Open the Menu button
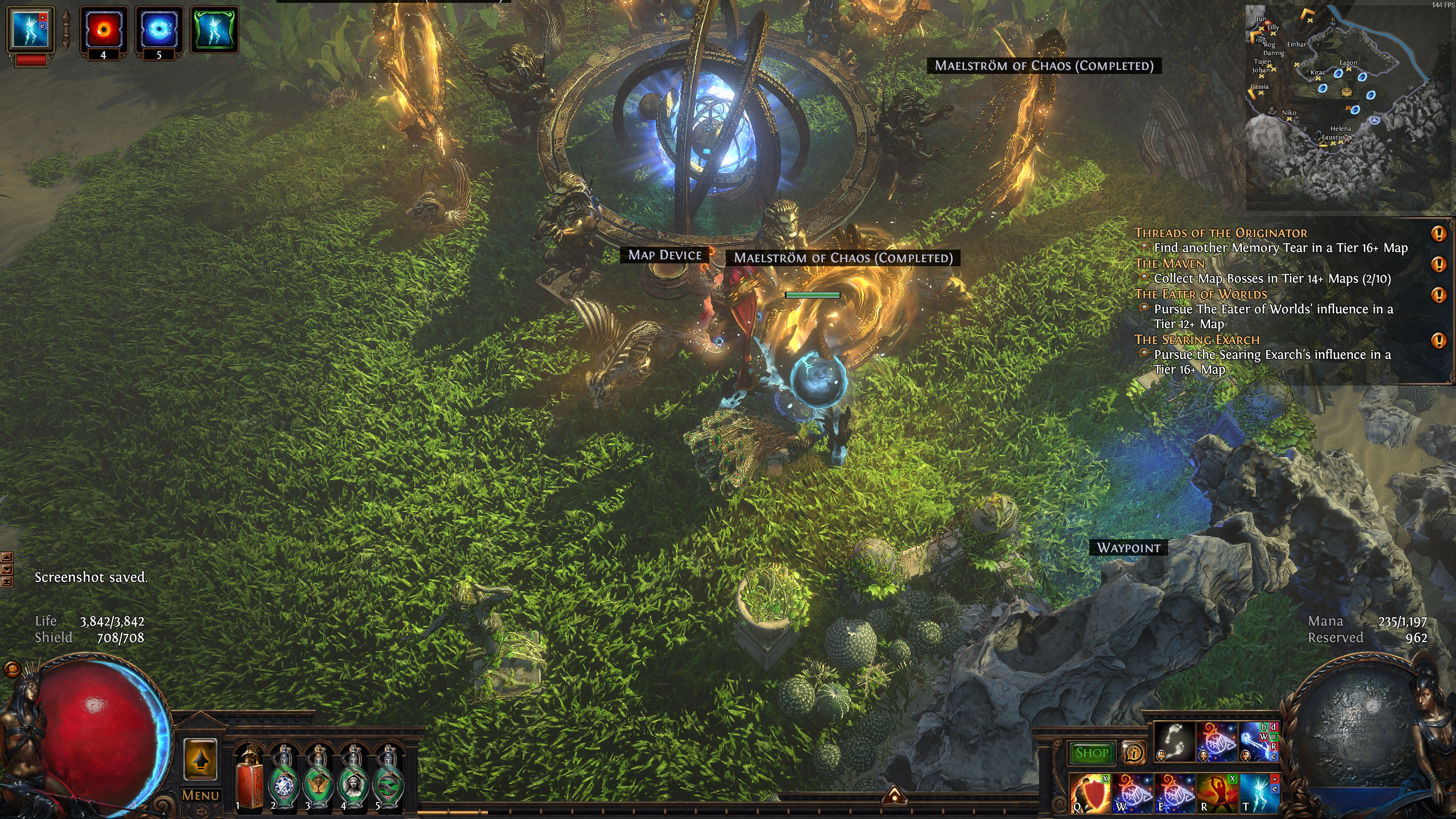Screen dimensions: 1456x819 point(200,795)
